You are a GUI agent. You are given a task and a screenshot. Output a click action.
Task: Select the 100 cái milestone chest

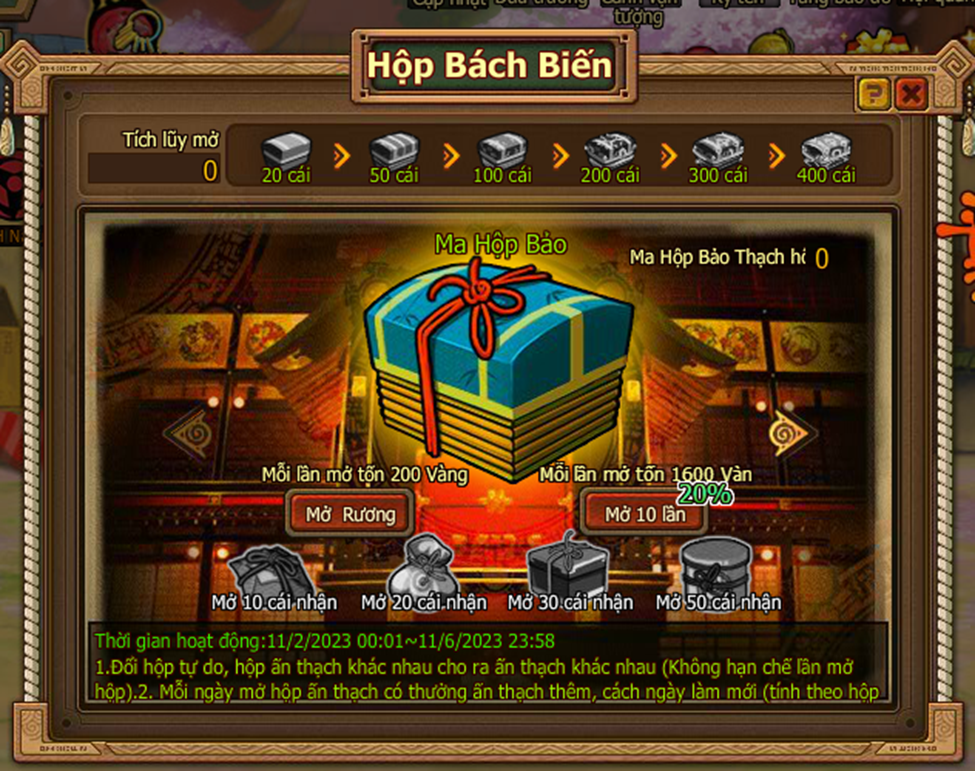pyautogui.click(x=502, y=153)
